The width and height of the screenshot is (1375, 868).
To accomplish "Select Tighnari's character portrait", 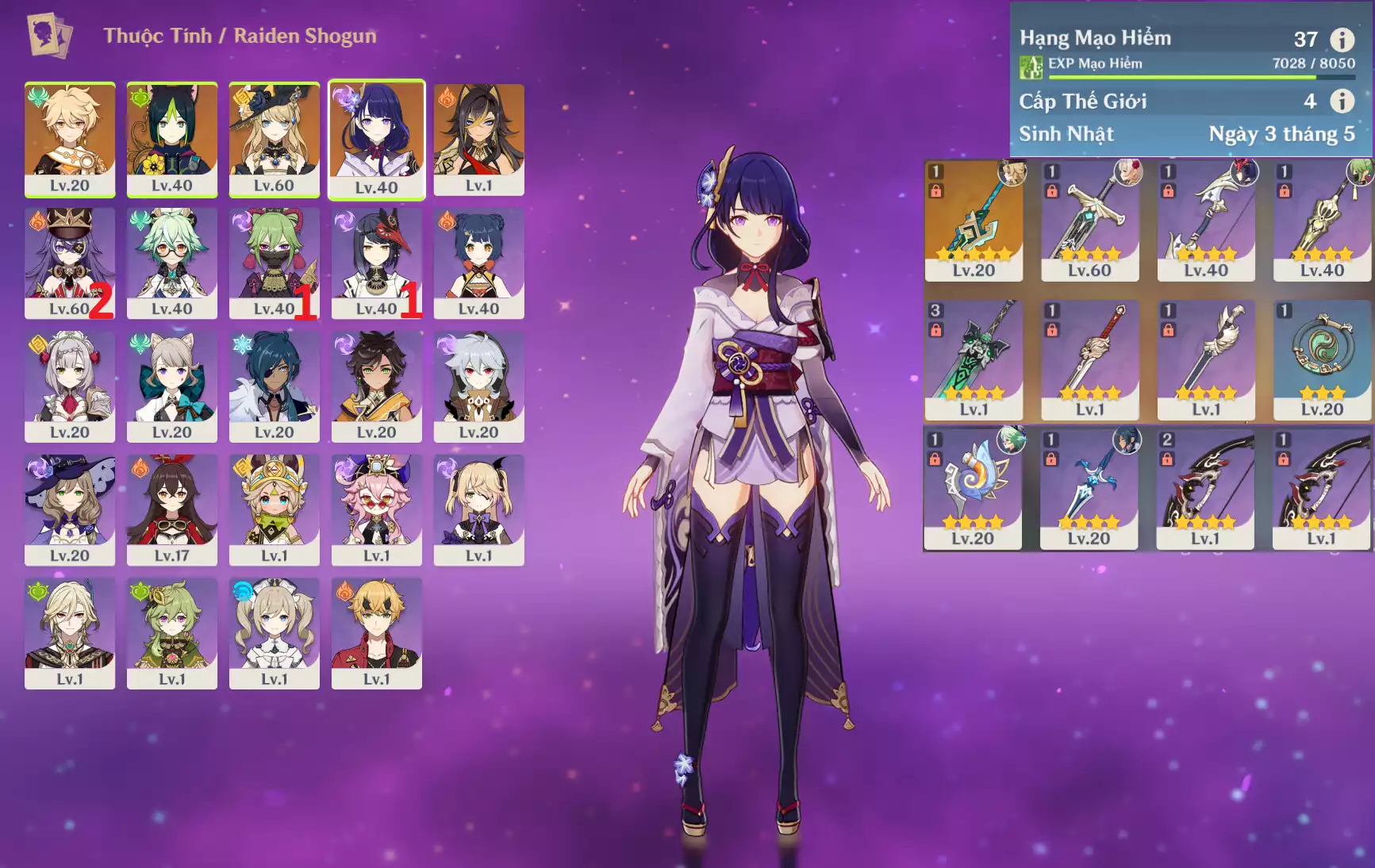I will pos(172,139).
